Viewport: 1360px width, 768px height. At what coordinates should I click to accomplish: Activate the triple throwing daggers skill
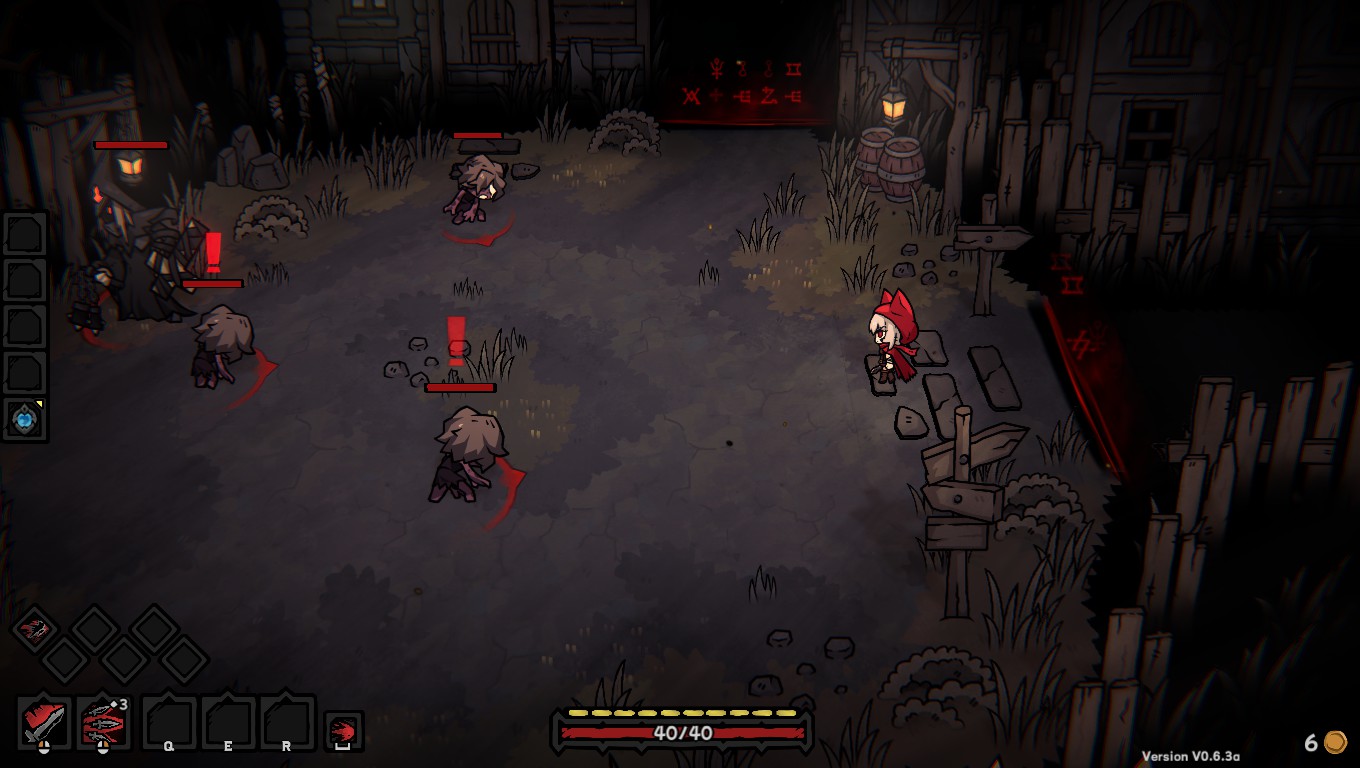coord(103,722)
